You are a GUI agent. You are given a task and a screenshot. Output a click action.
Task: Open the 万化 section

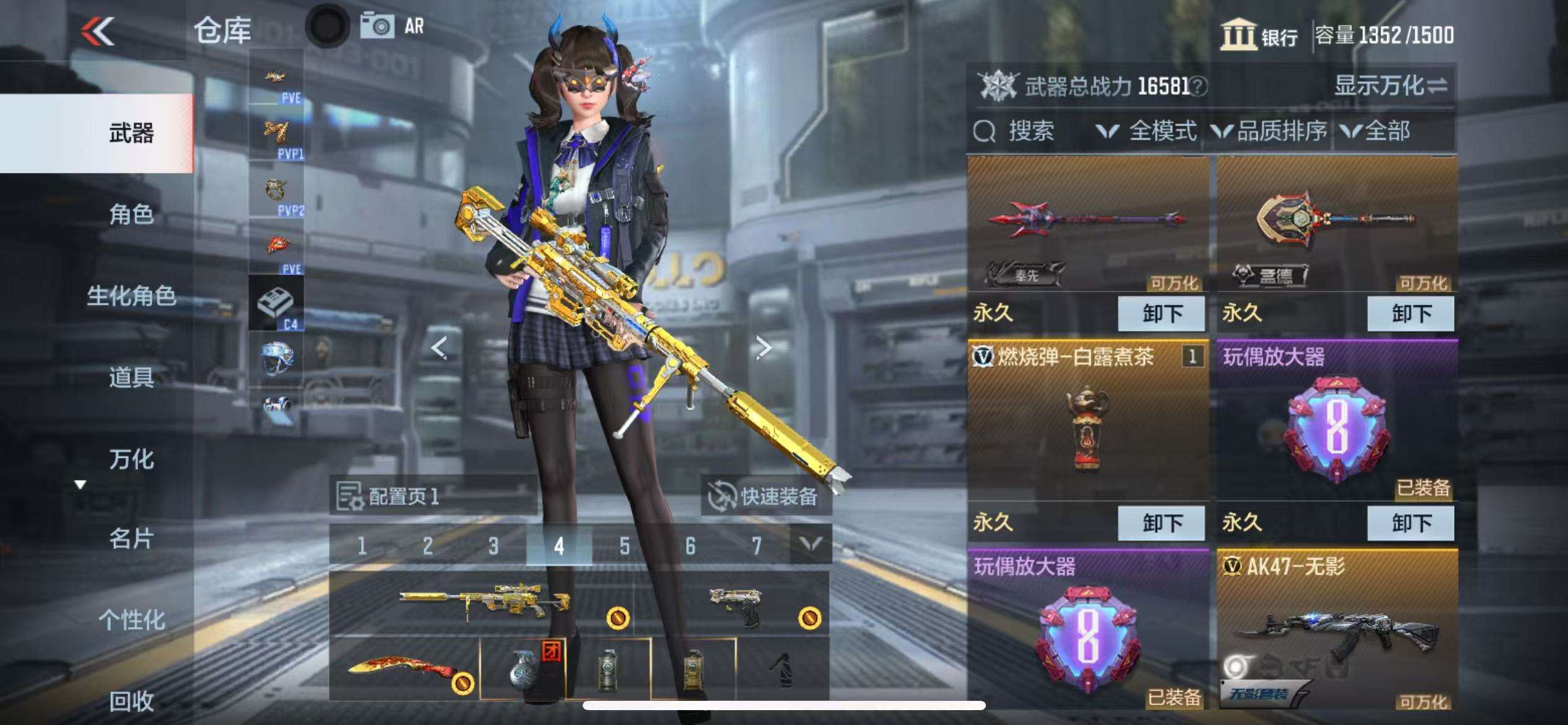pos(131,459)
